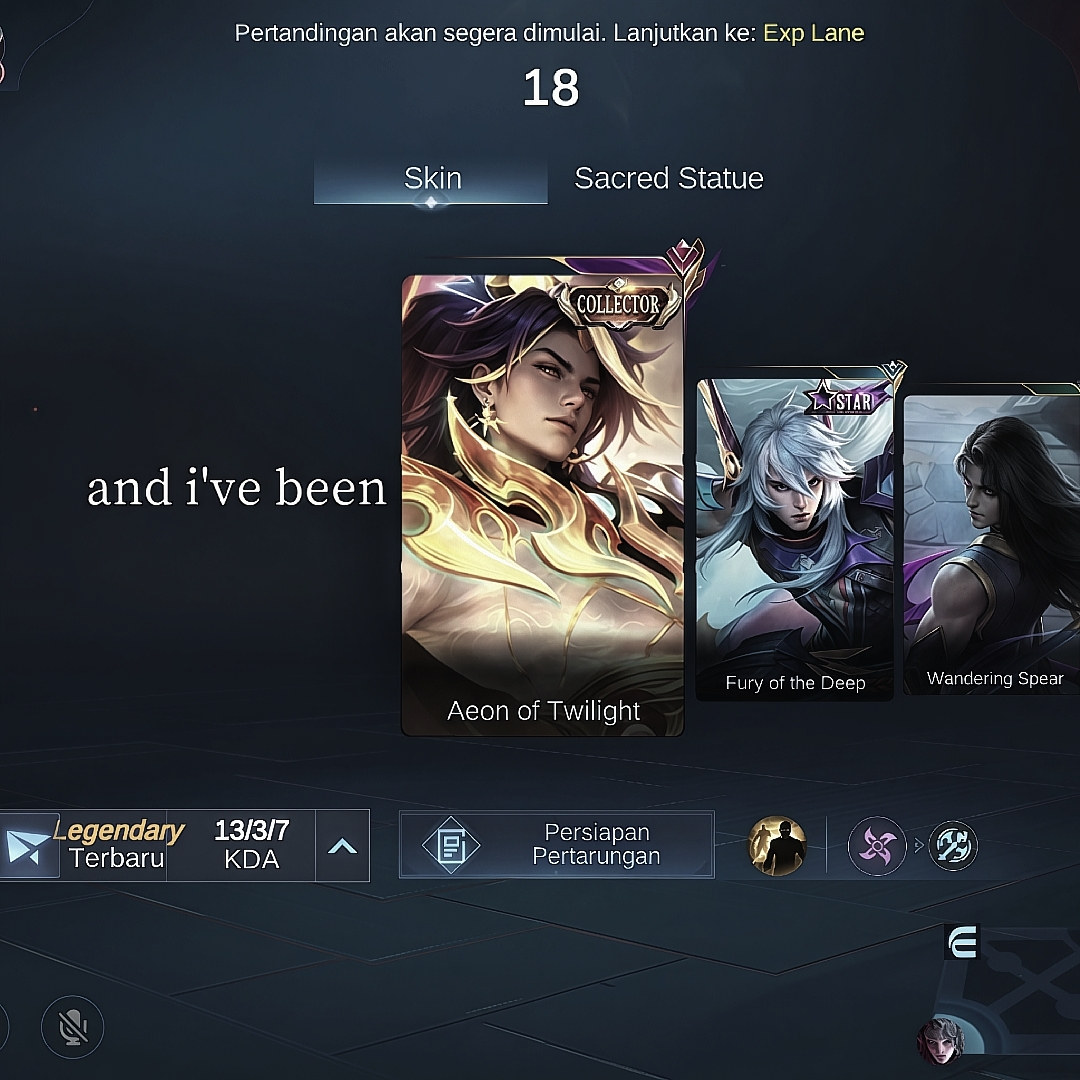Viewport: 1080px width, 1080px height.
Task: Toggle the muted microphone button
Action: pos(72,1027)
